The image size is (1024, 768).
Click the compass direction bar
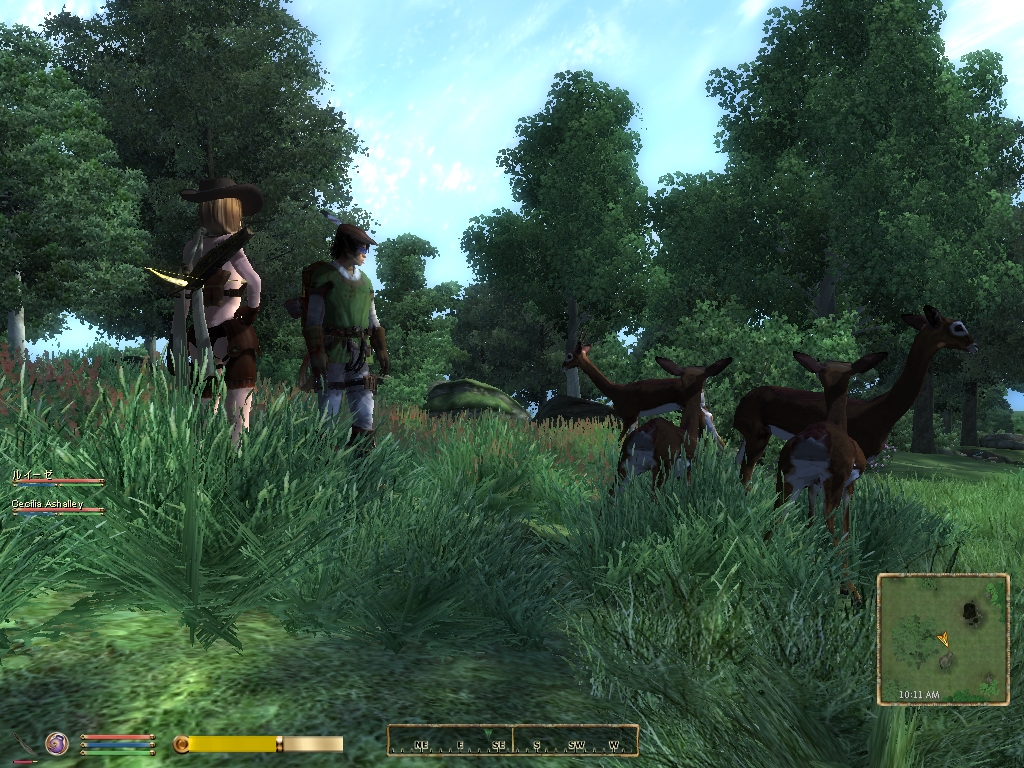tap(512, 741)
